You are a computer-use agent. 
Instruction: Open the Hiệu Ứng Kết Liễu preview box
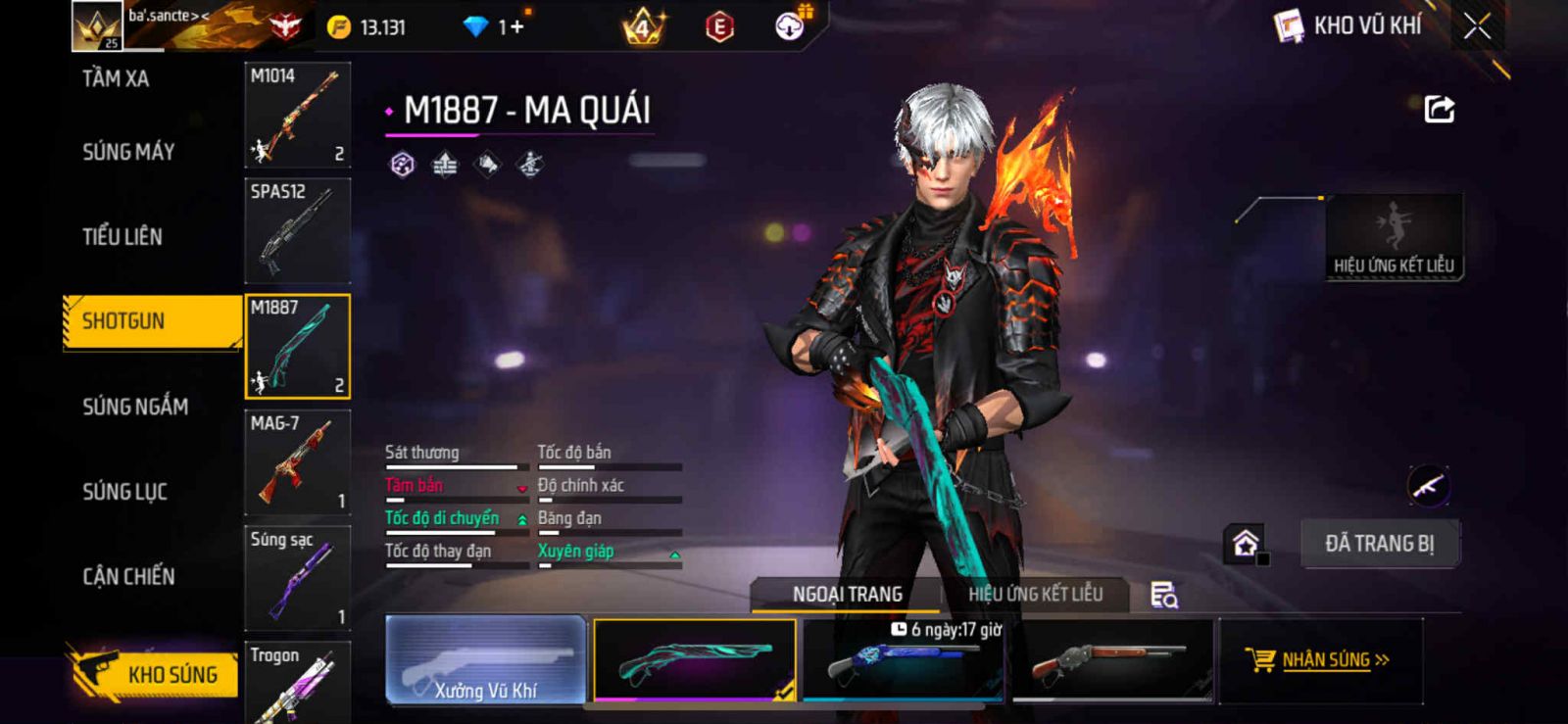tap(1393, 237)
